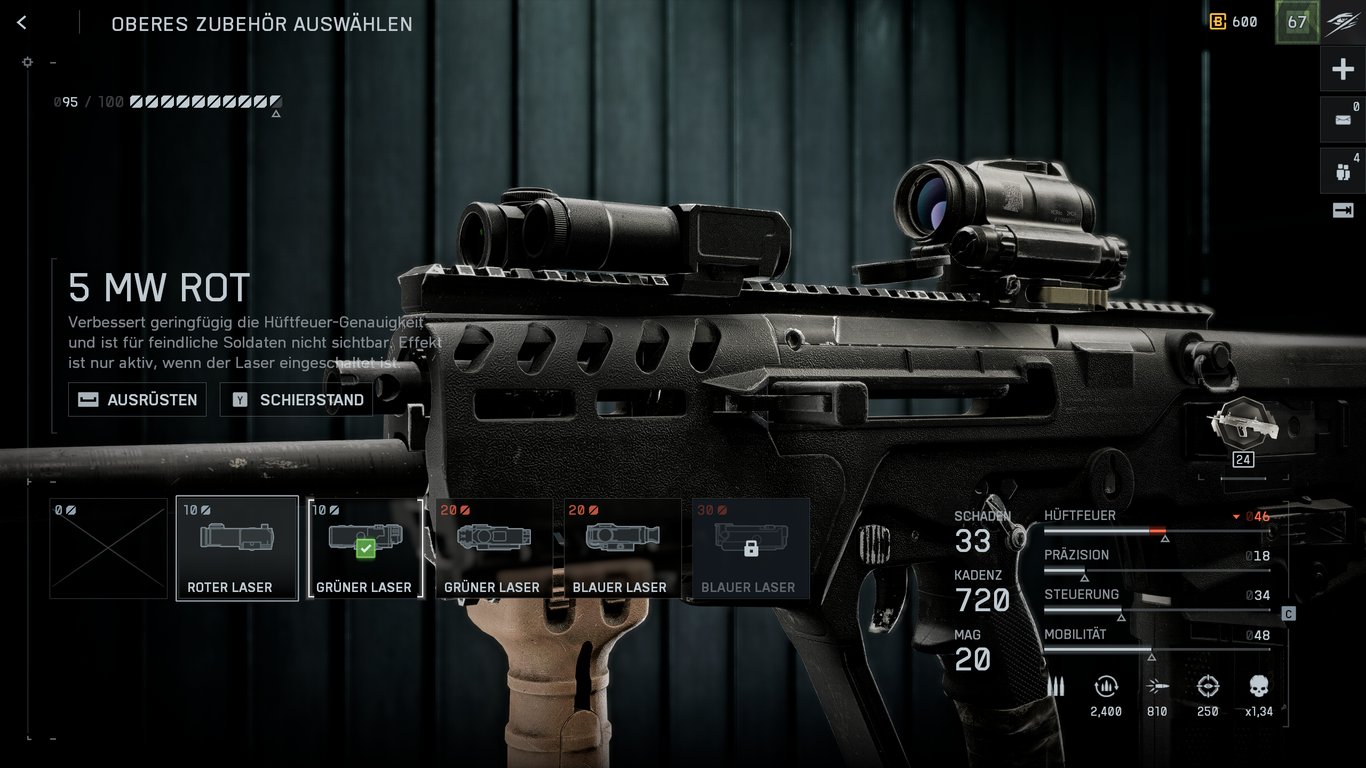
Task: Click the 600 currency balance
Action: (x=1234, y=22)
